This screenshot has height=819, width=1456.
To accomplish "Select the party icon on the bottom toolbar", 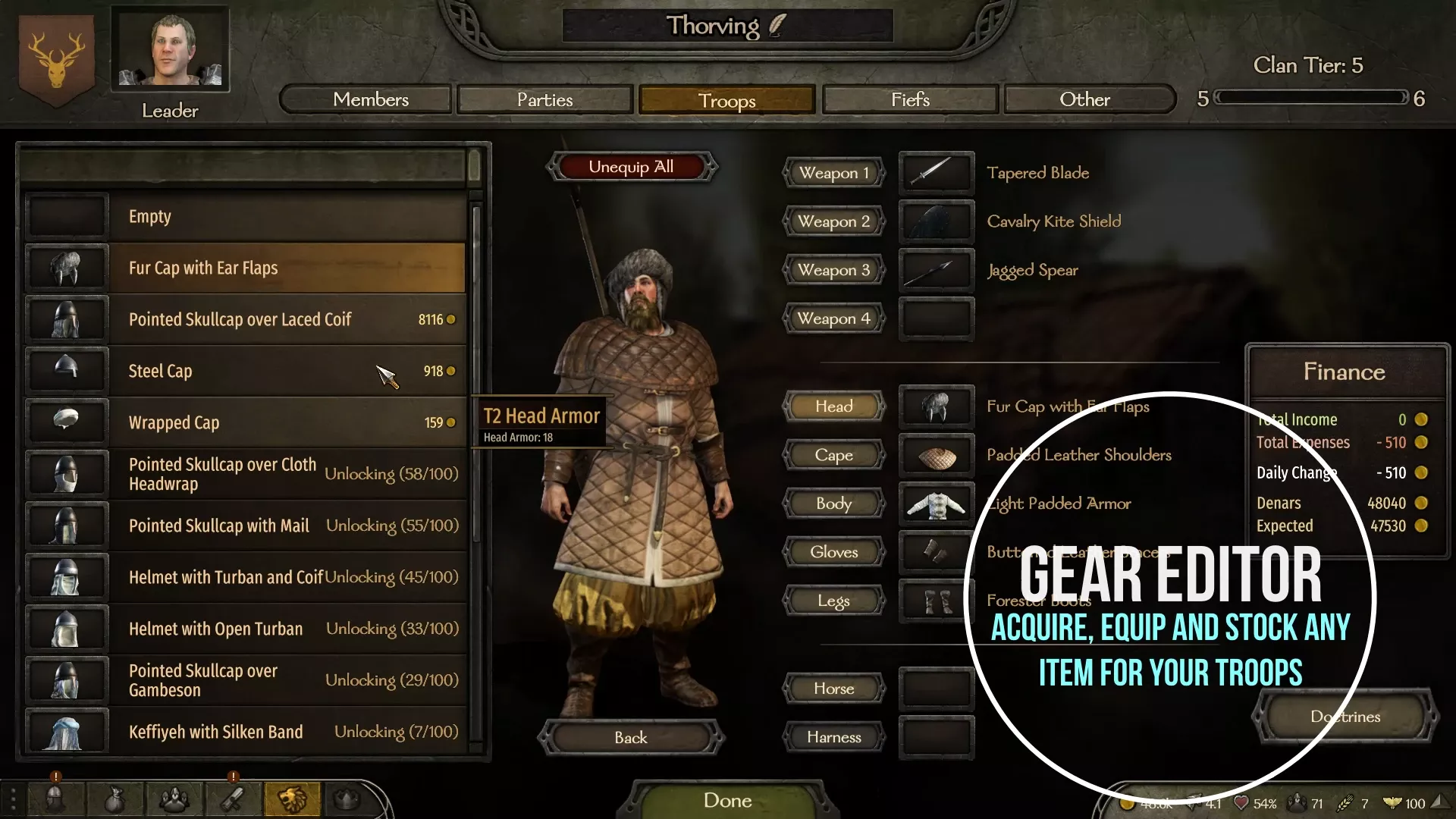I will [x=174, y=799].
